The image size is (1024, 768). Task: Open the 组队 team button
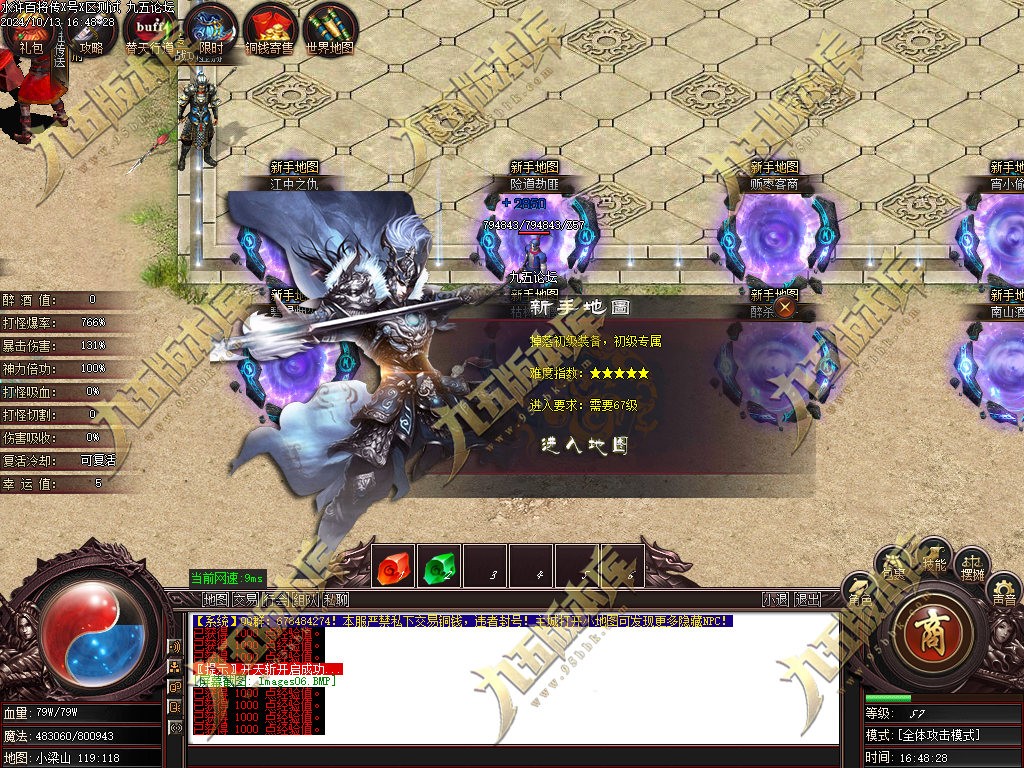305,600
